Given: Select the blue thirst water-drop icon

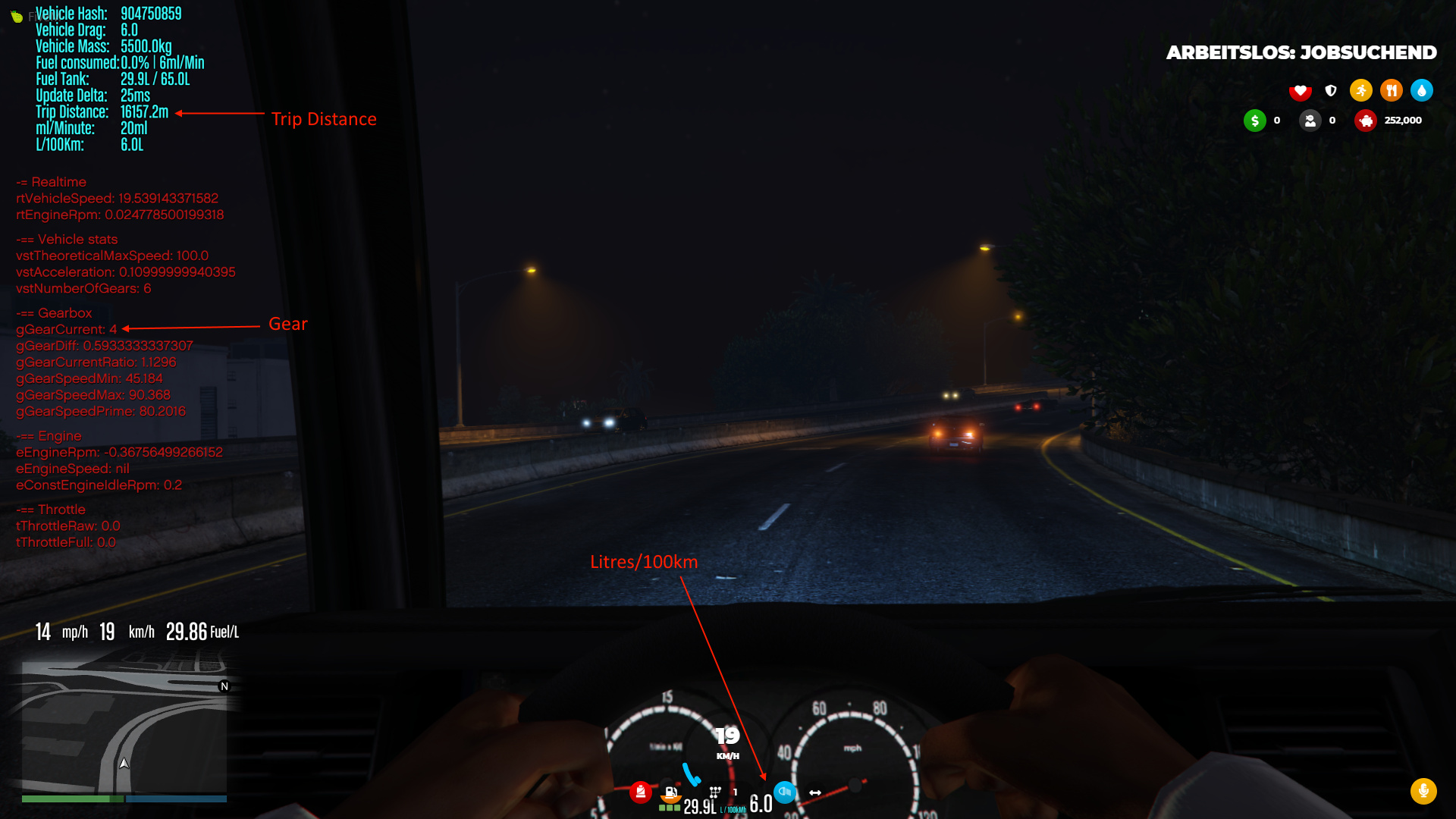Looking at the screenshot, I should [x=1422, y=89].
